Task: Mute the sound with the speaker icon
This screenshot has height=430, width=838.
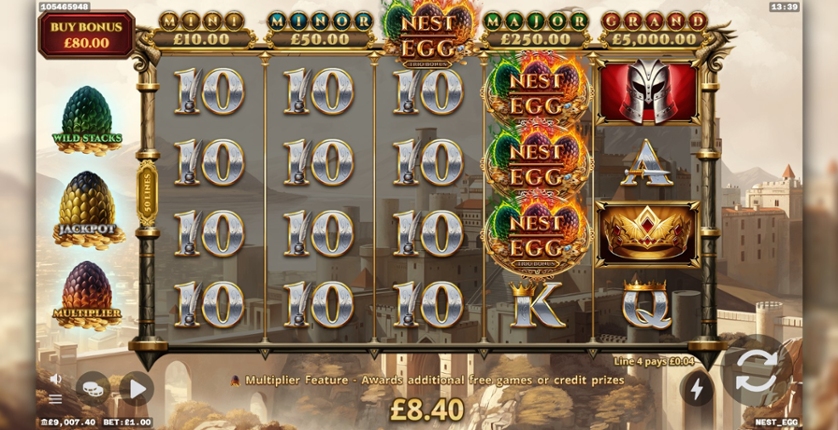Action: point(56,379)
